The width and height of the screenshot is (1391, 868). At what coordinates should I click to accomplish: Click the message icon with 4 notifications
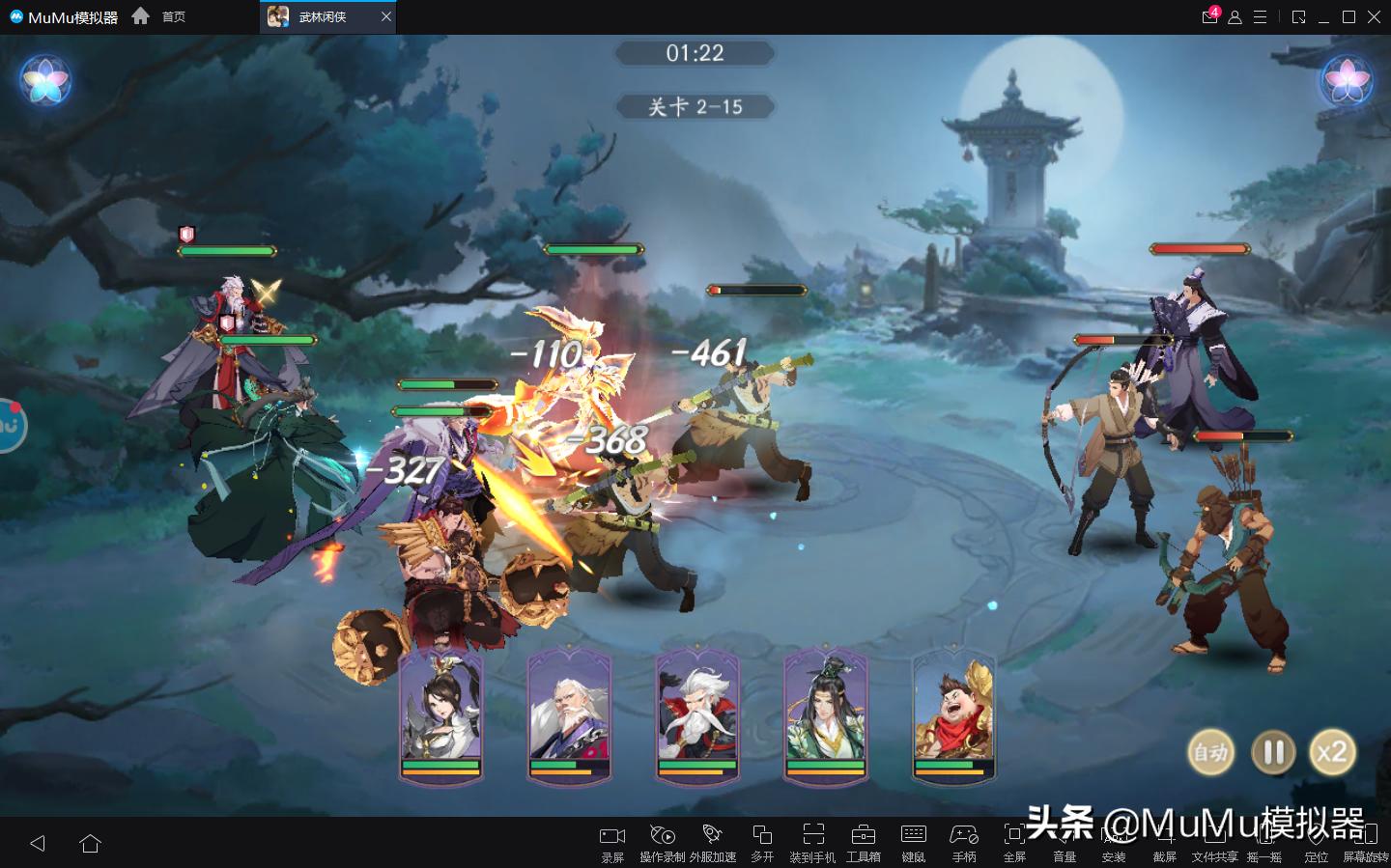(1209, 16)
